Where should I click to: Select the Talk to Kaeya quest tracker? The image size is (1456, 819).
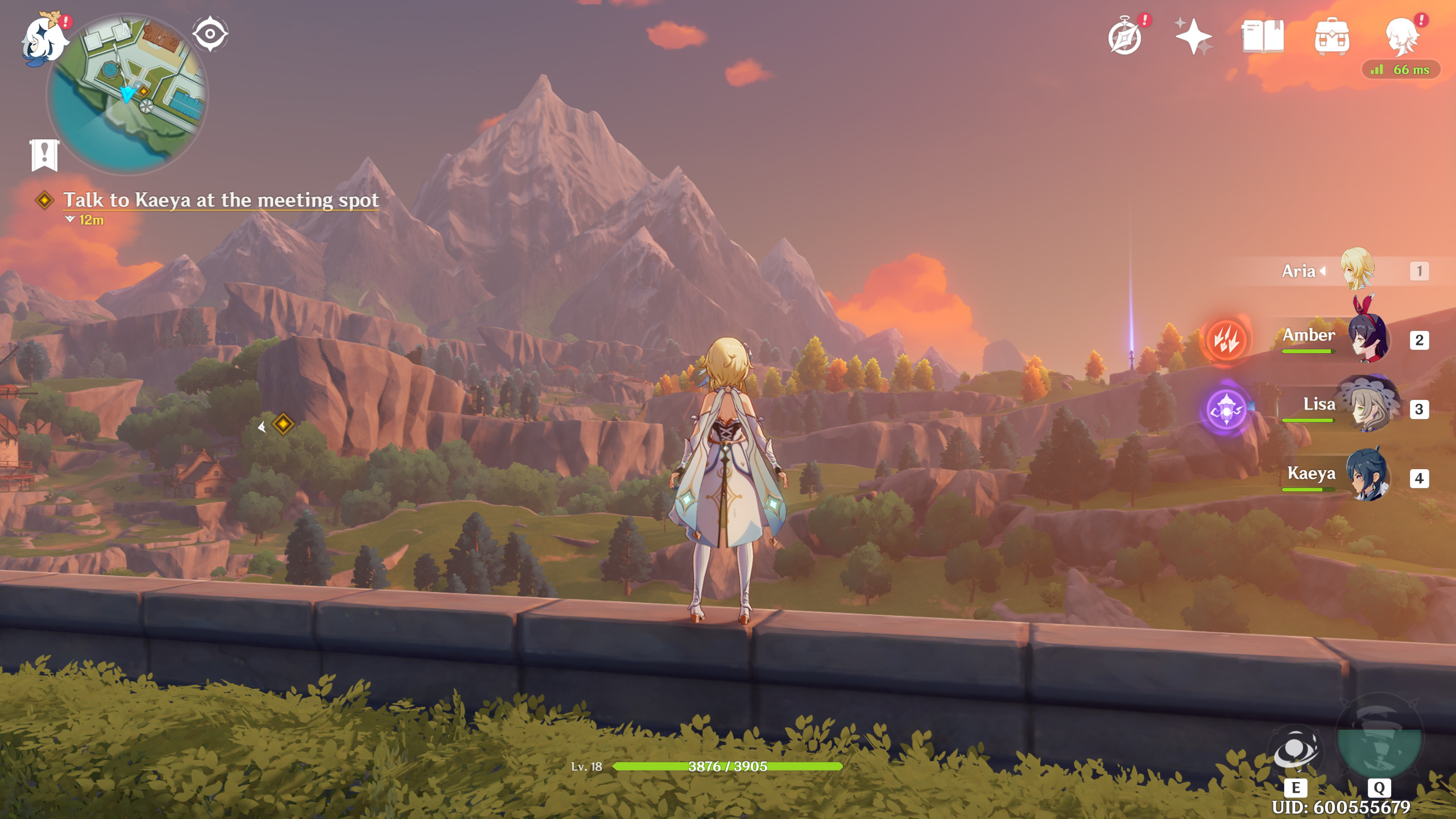pyautogui.click(x=221, y=200)
